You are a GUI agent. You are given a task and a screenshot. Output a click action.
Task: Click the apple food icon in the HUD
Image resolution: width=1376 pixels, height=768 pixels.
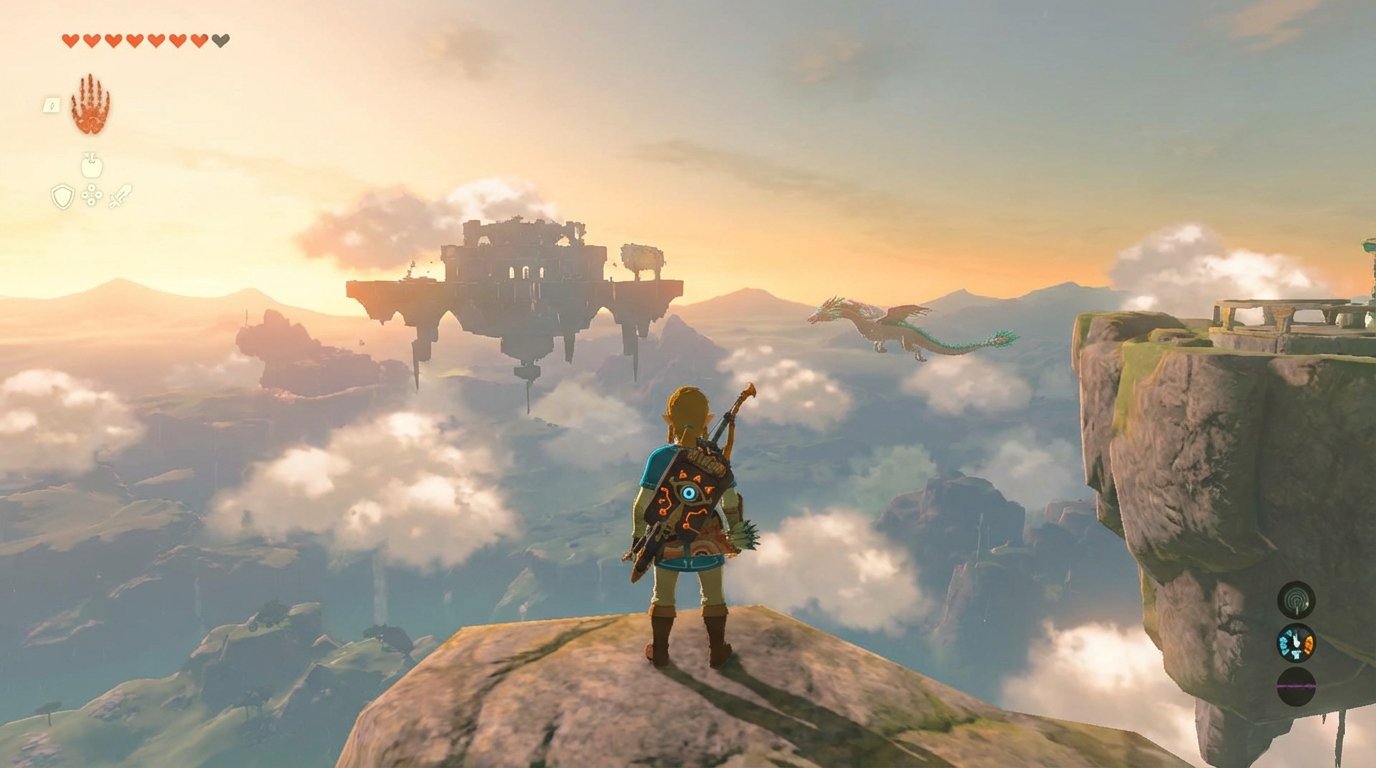90,163
